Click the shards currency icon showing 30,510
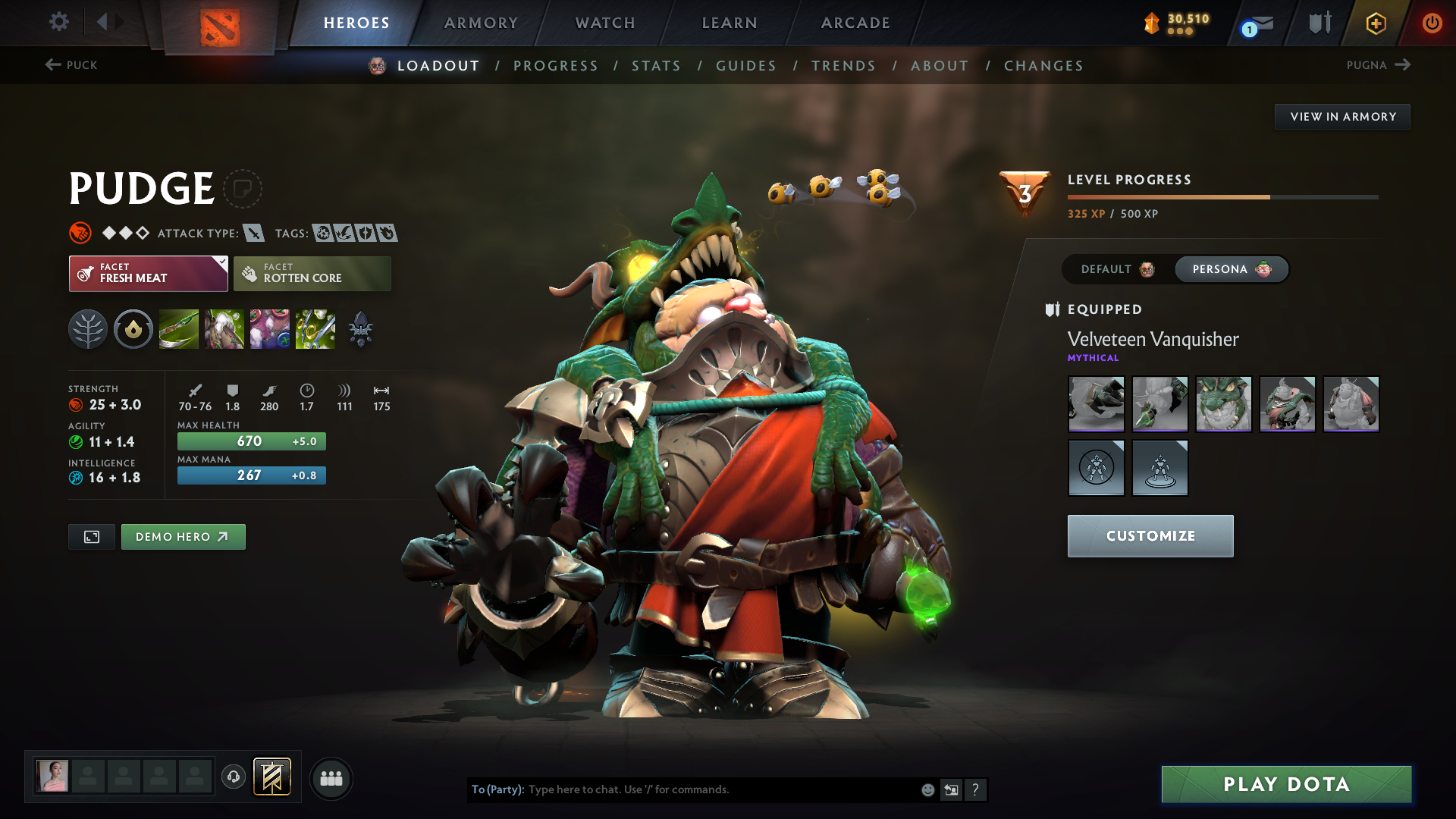Screen dimensions: 1456x819 (x=1152, y=23)
